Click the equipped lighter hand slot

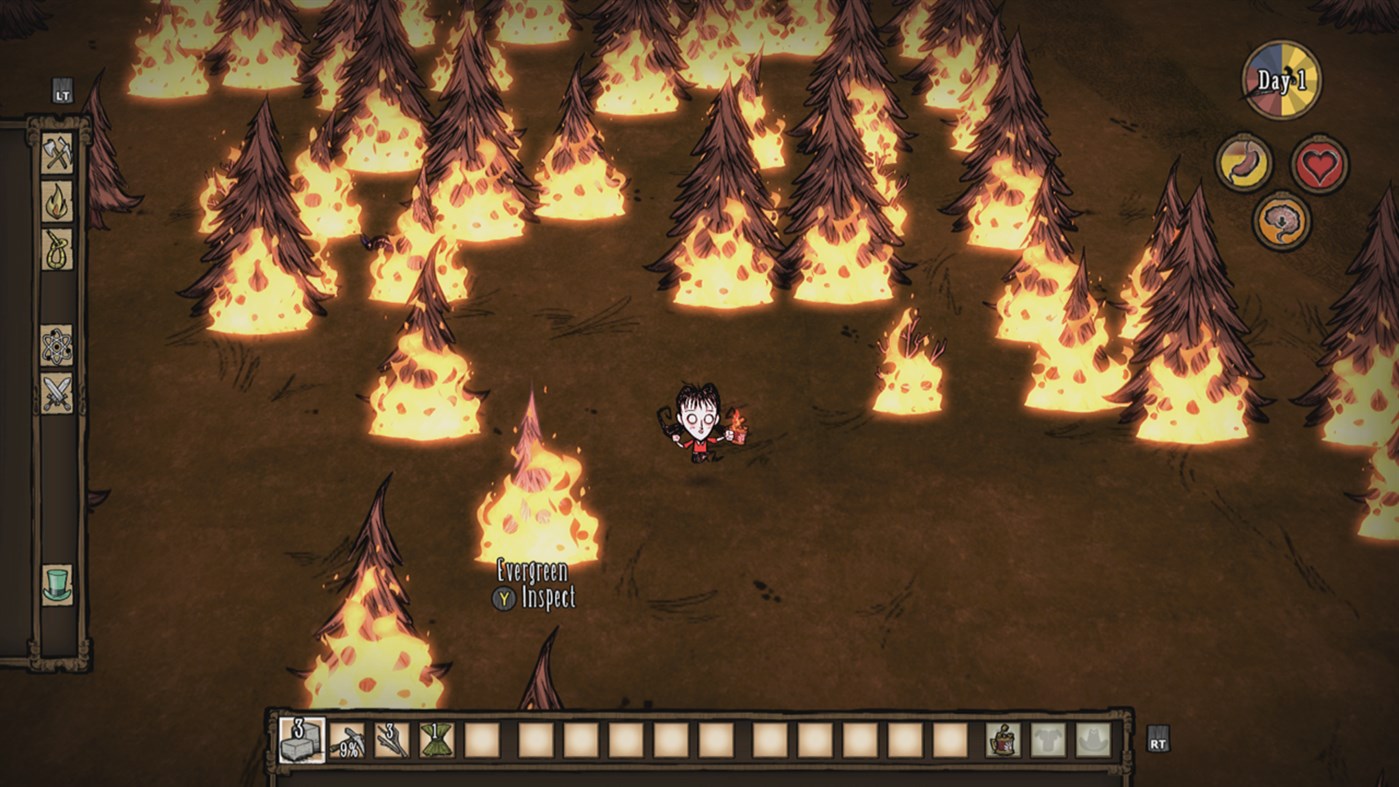click(x=1003, y=741)
